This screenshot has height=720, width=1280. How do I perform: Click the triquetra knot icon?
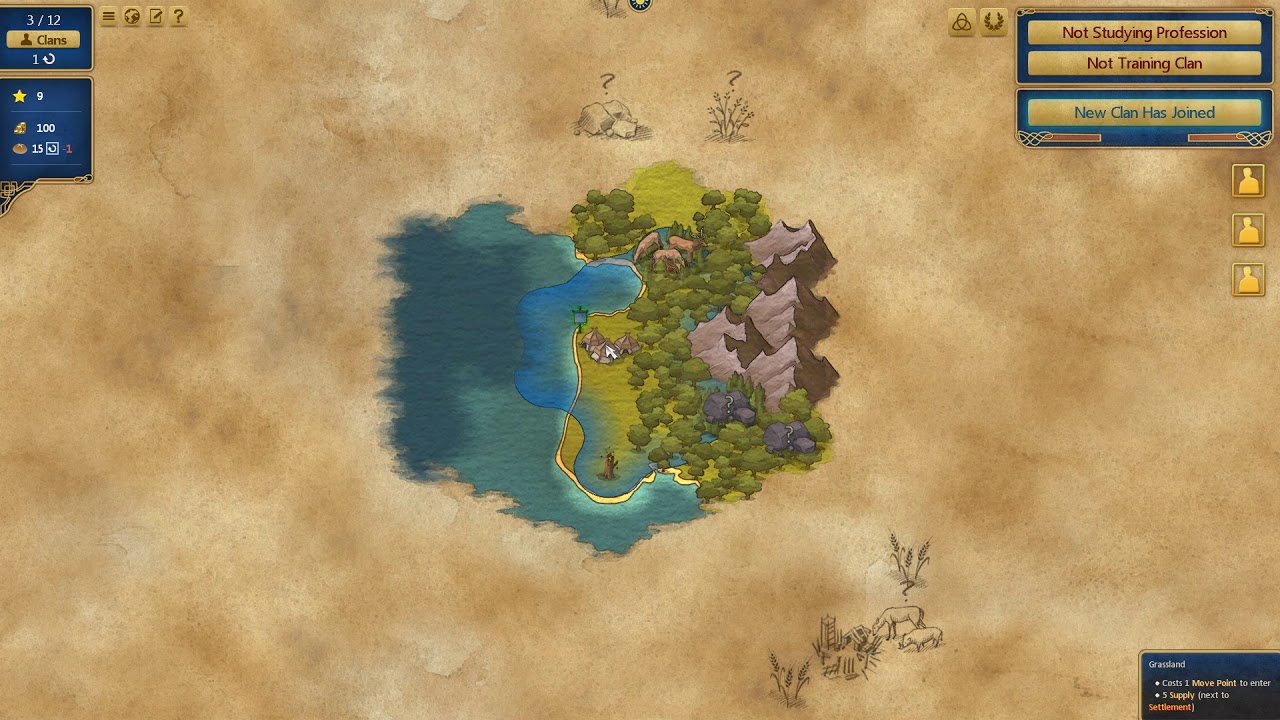pyautogui.click(x=961, y=23)
